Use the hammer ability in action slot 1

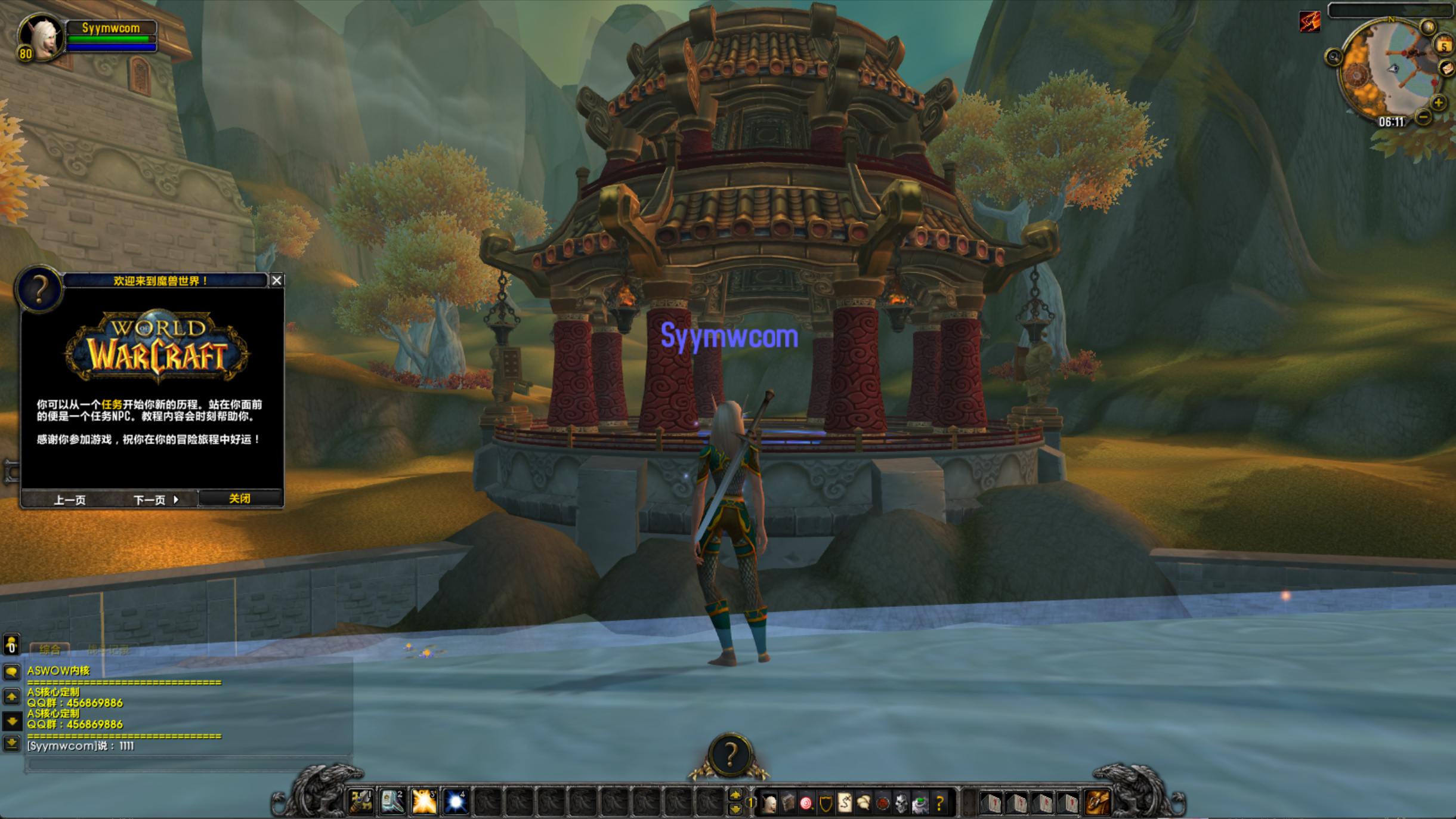(x=361, y=802)
